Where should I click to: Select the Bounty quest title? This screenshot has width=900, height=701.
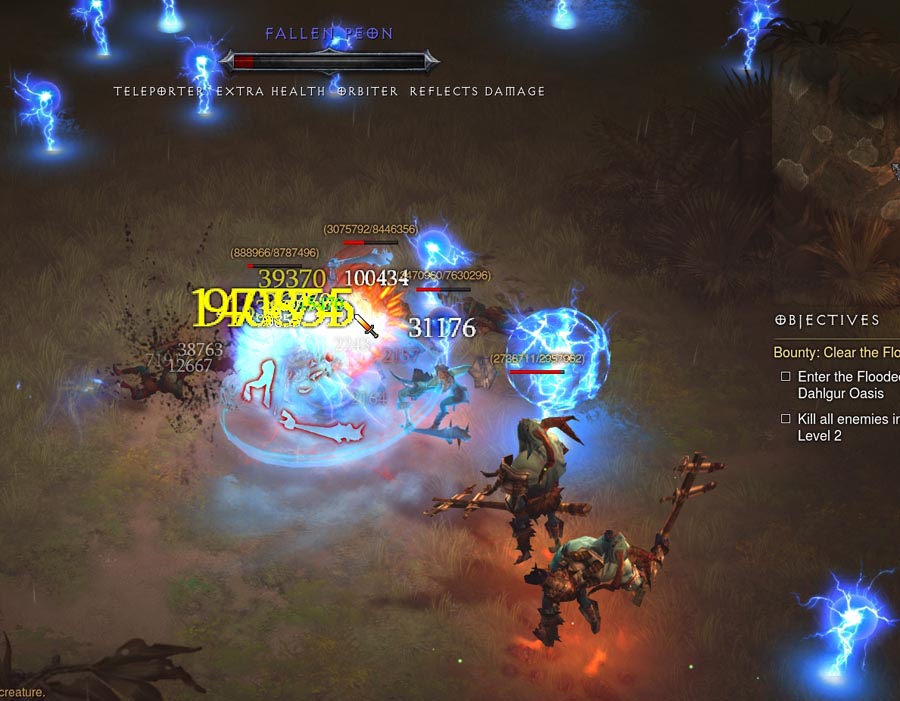[x=836, y=353]
